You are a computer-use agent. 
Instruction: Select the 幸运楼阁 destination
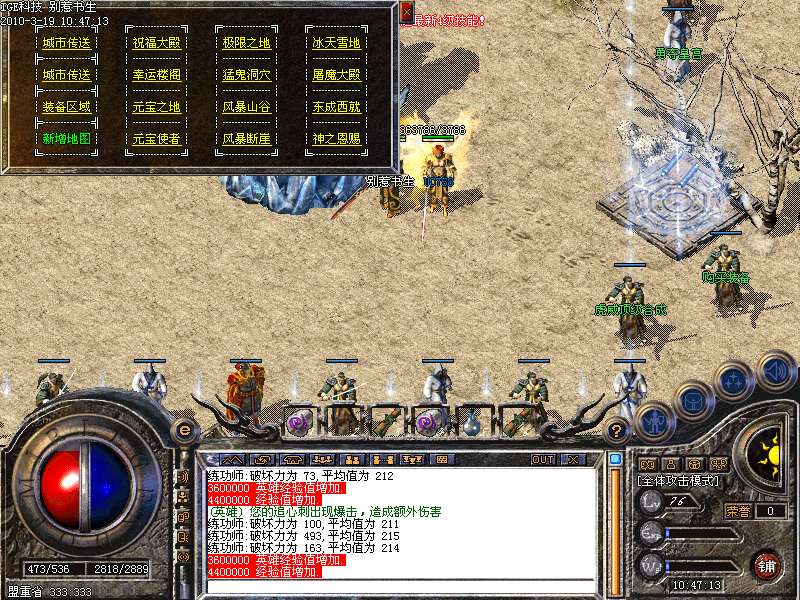(156, 75)
